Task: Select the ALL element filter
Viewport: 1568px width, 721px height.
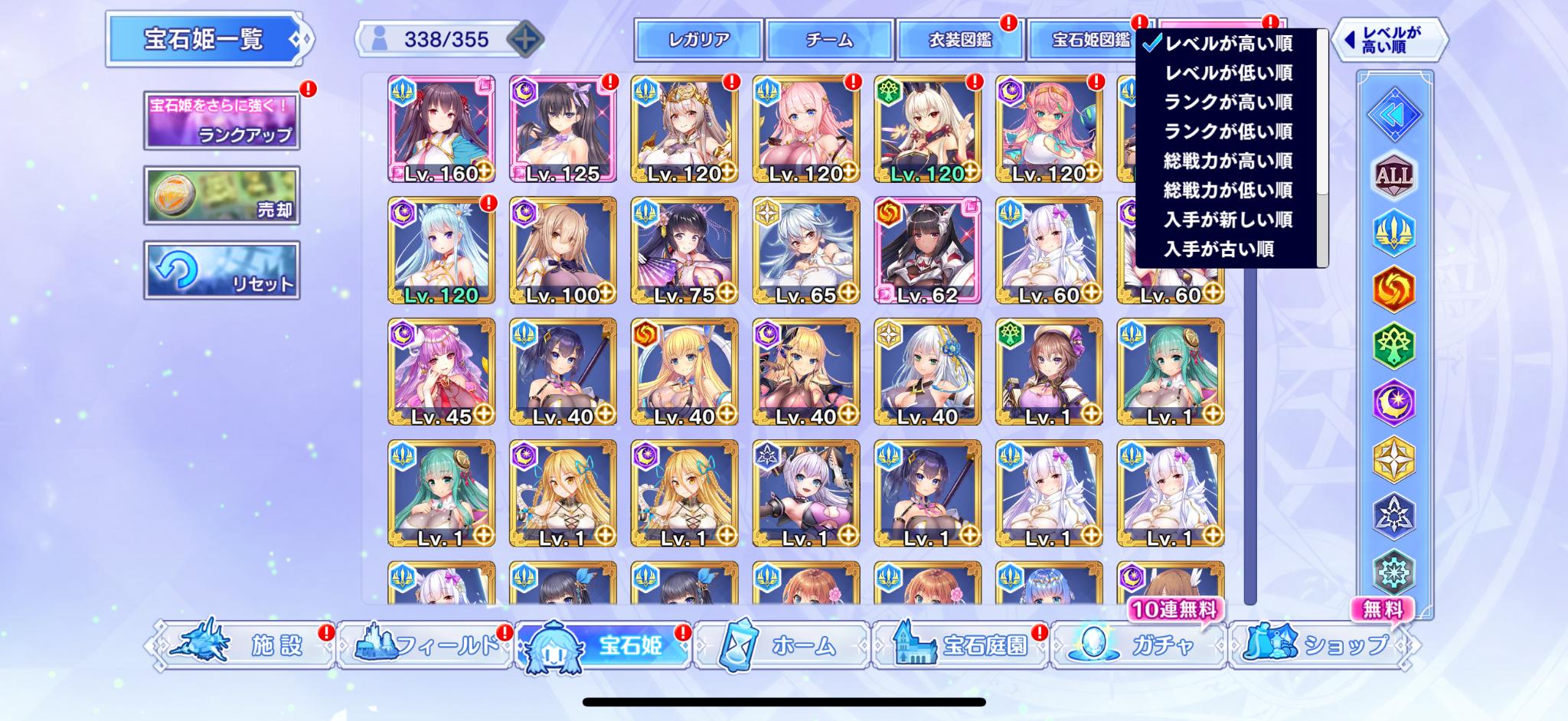Action: point(1394,176)
